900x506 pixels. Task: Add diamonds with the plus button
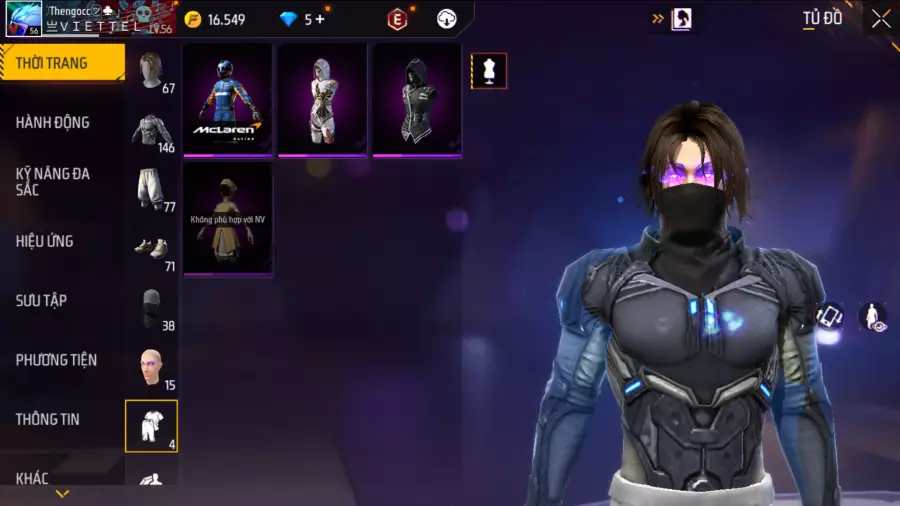(x=320, y=19)
